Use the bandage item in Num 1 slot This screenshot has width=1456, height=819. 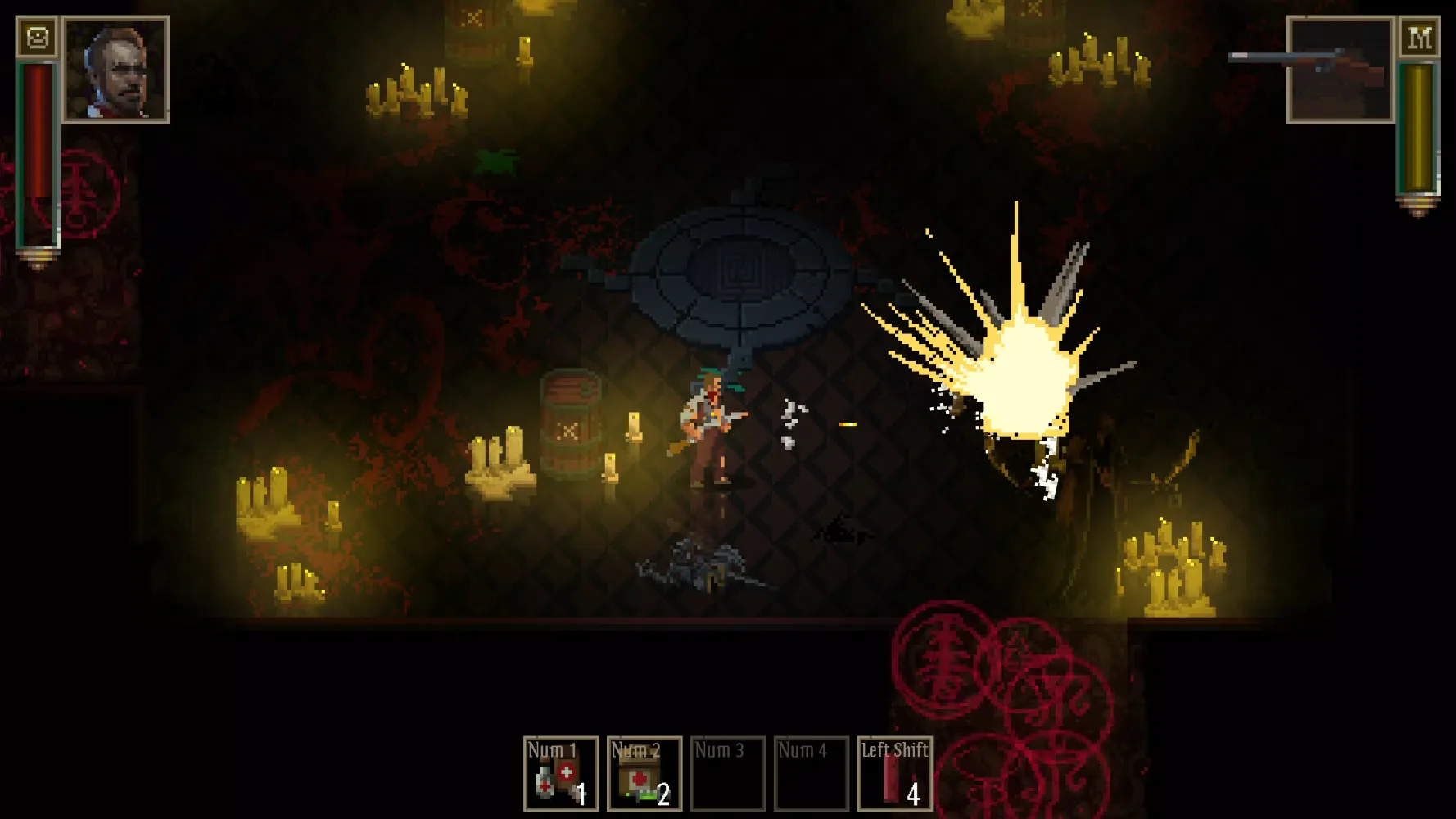click(x=561, y=774)
